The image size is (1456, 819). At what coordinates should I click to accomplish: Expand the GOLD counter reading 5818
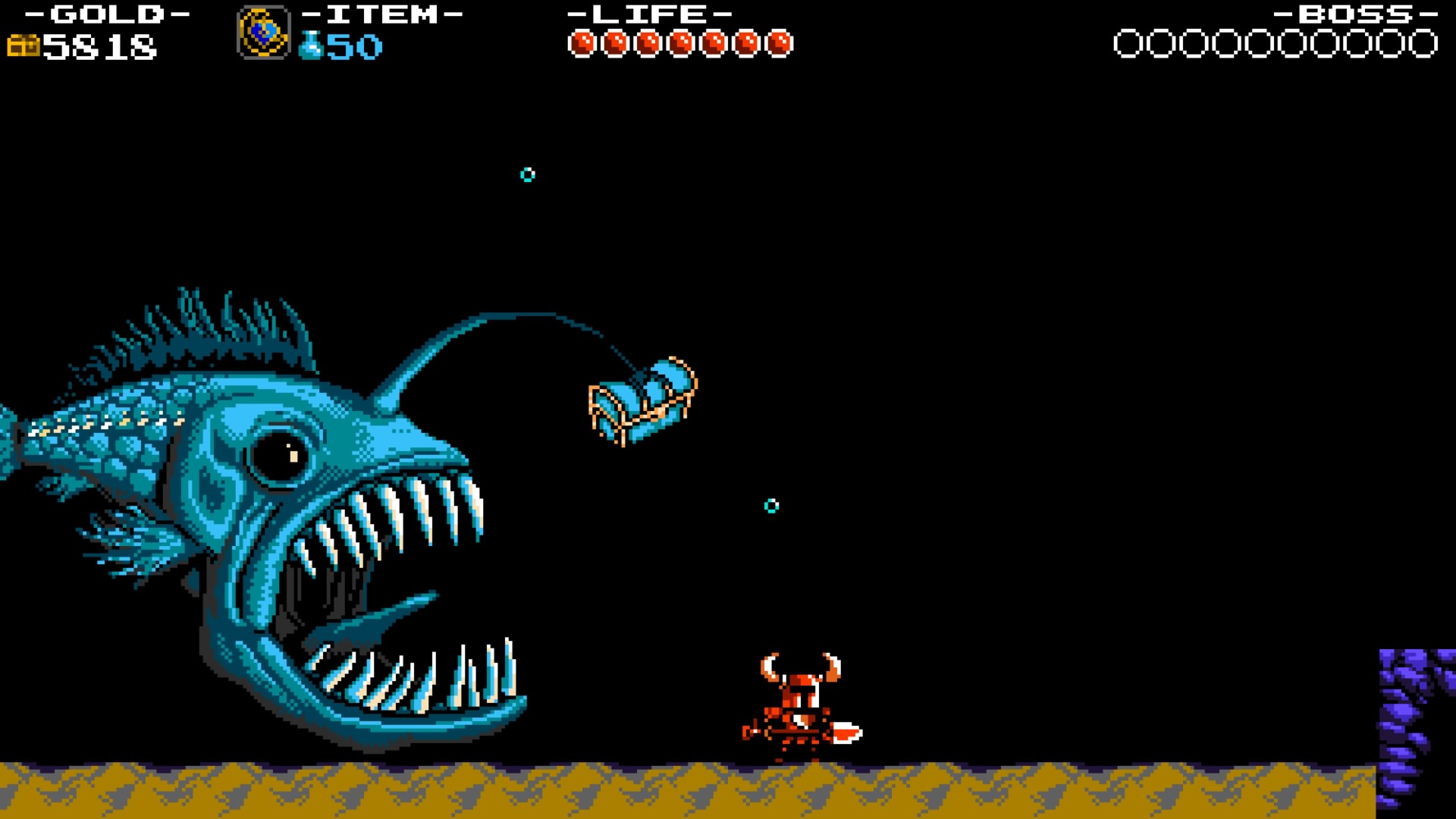tap(99, 47)
